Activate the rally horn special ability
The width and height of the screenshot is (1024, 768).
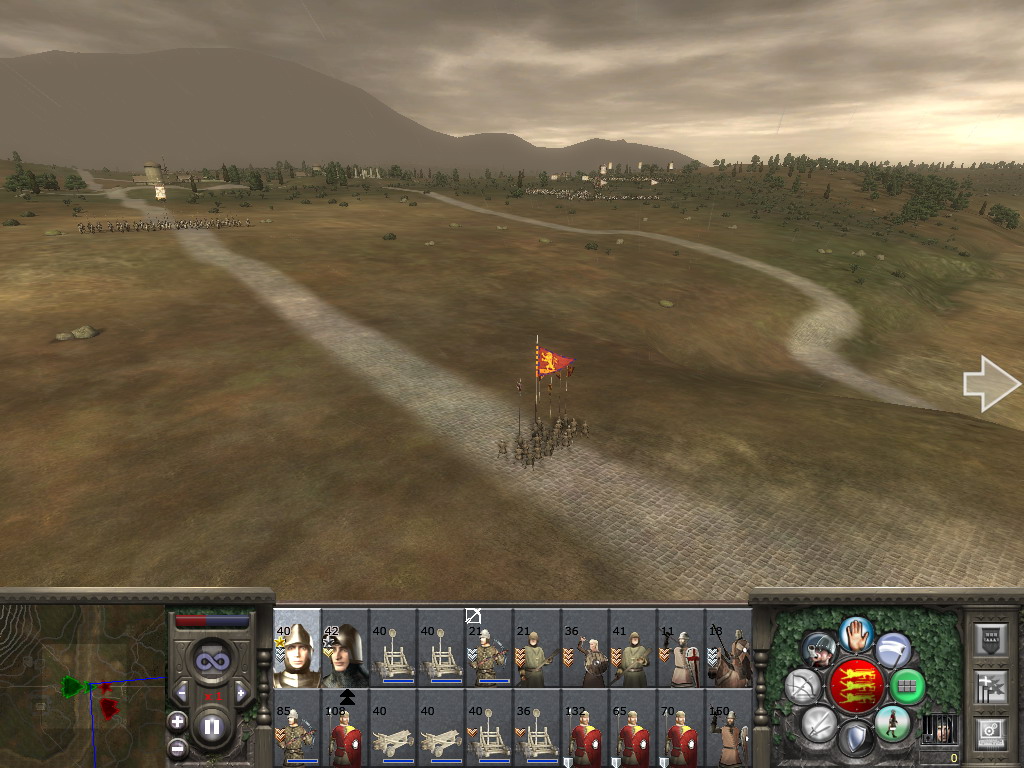[x=819, y=650]
